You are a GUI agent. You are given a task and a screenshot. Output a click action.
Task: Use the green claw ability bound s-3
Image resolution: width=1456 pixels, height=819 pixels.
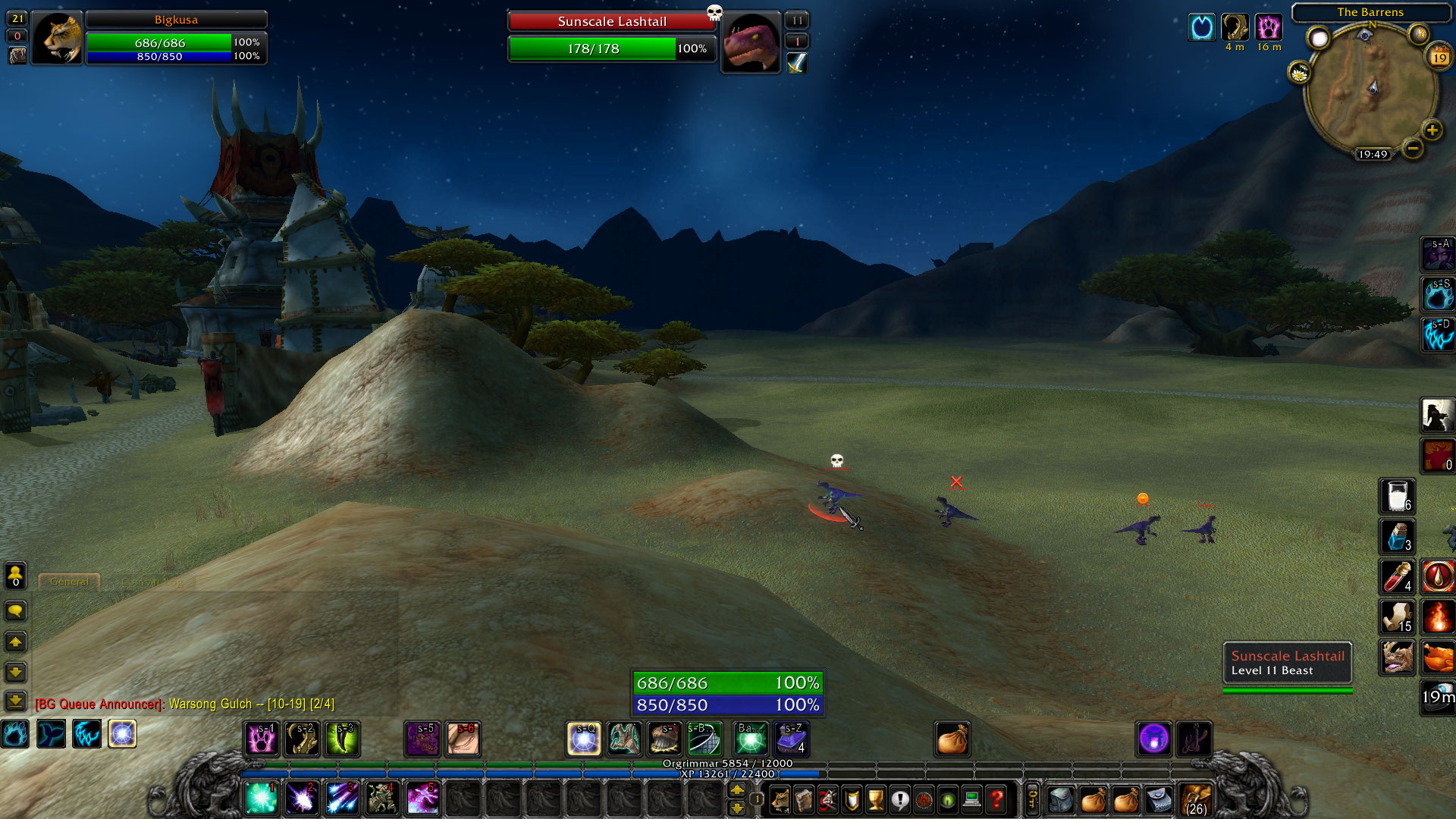click(x=343, y=739)
